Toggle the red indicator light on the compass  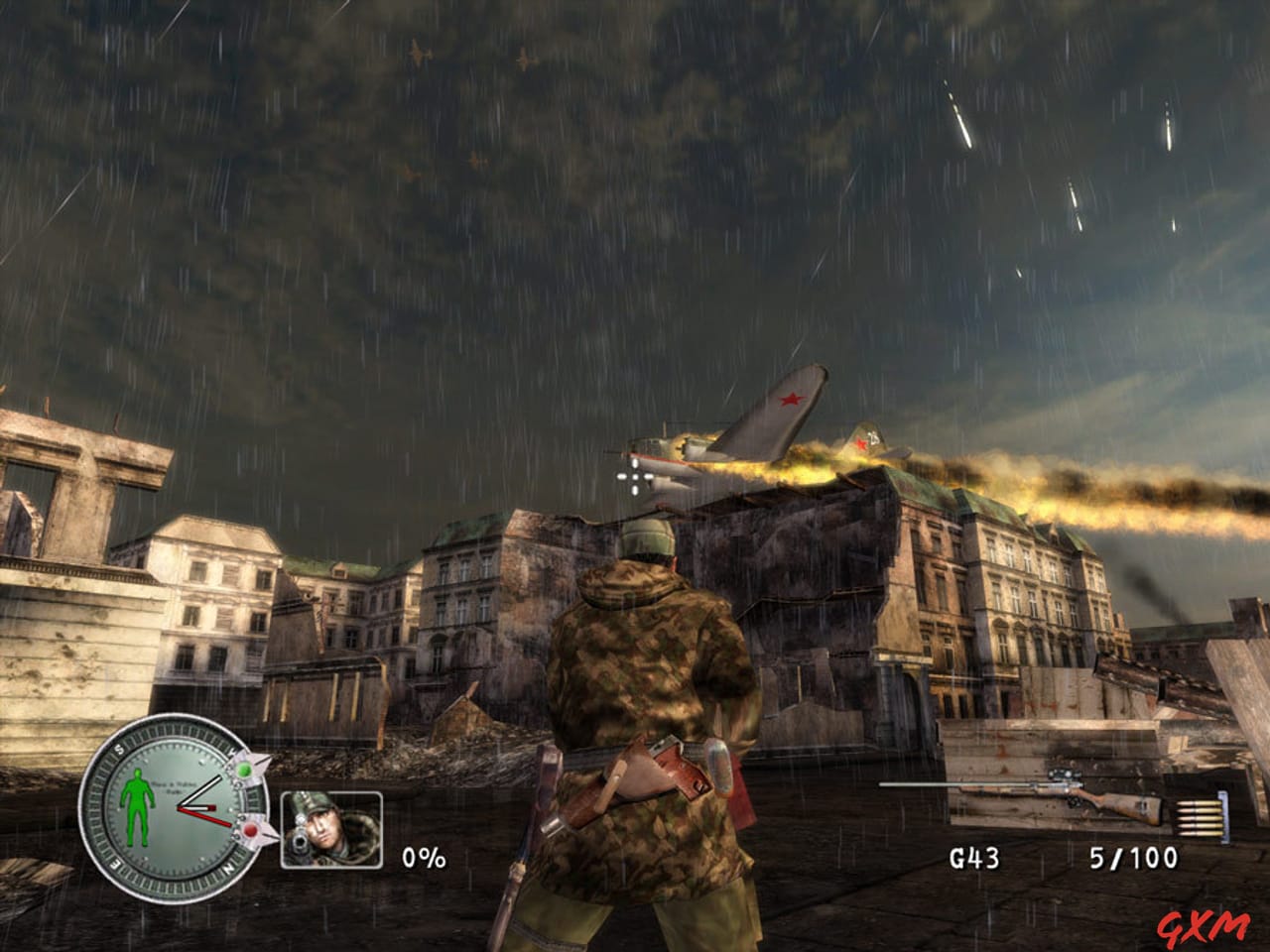(251, 831)
